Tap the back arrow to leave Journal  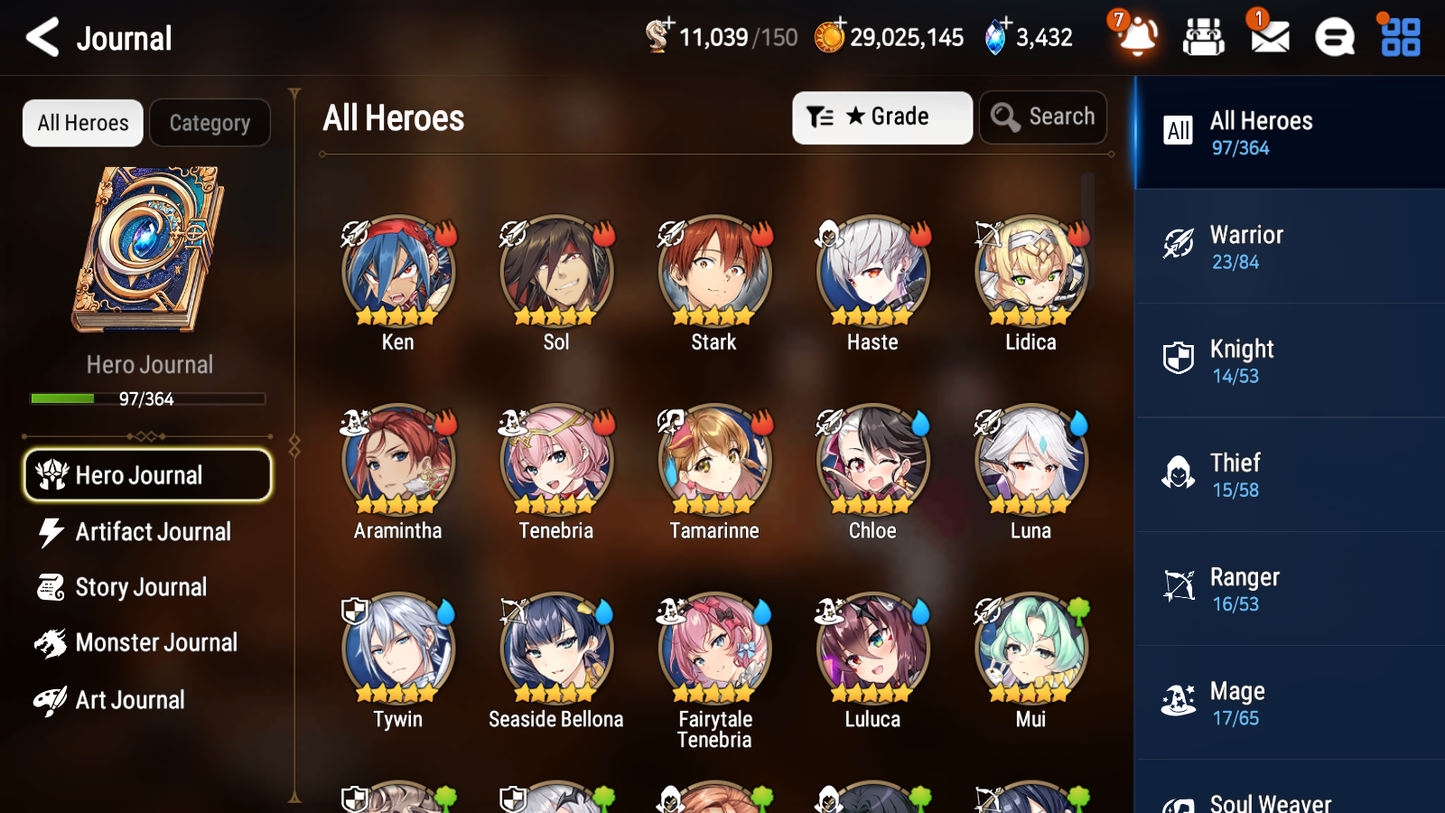[x=42, y=37]
